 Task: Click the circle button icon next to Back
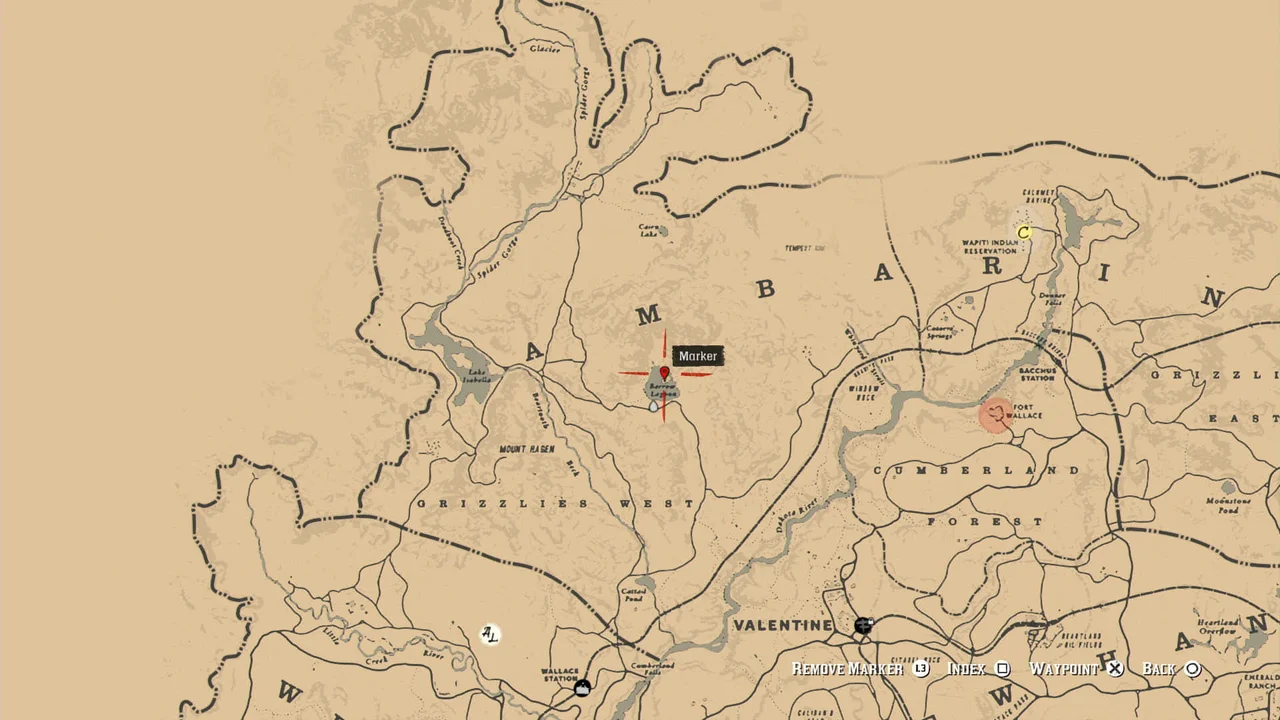1194,669
